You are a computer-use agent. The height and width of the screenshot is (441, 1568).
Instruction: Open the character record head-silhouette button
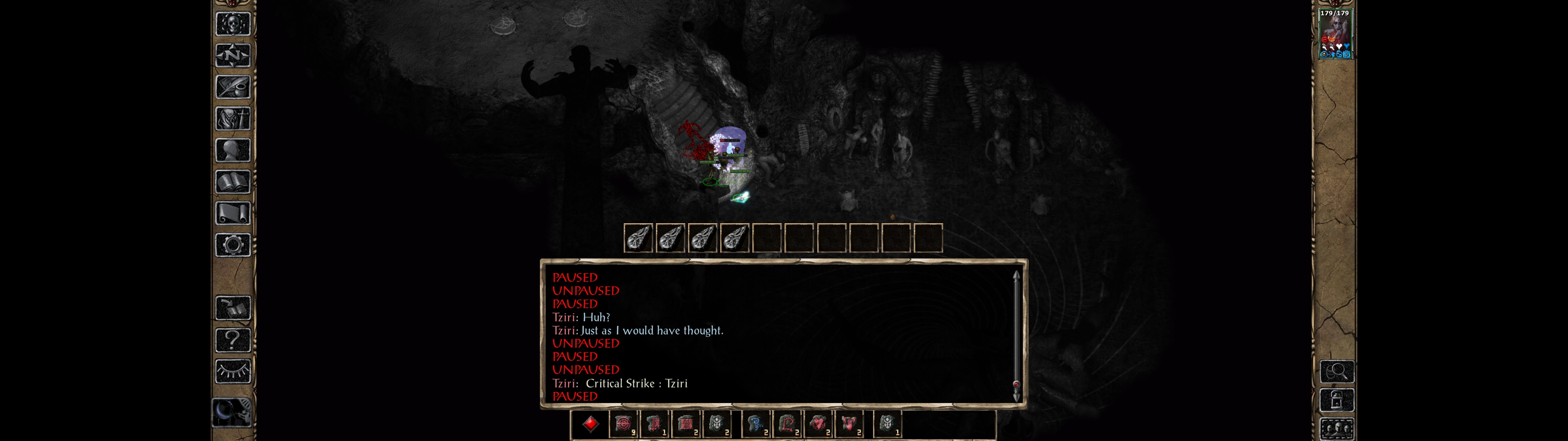(232, 150)
